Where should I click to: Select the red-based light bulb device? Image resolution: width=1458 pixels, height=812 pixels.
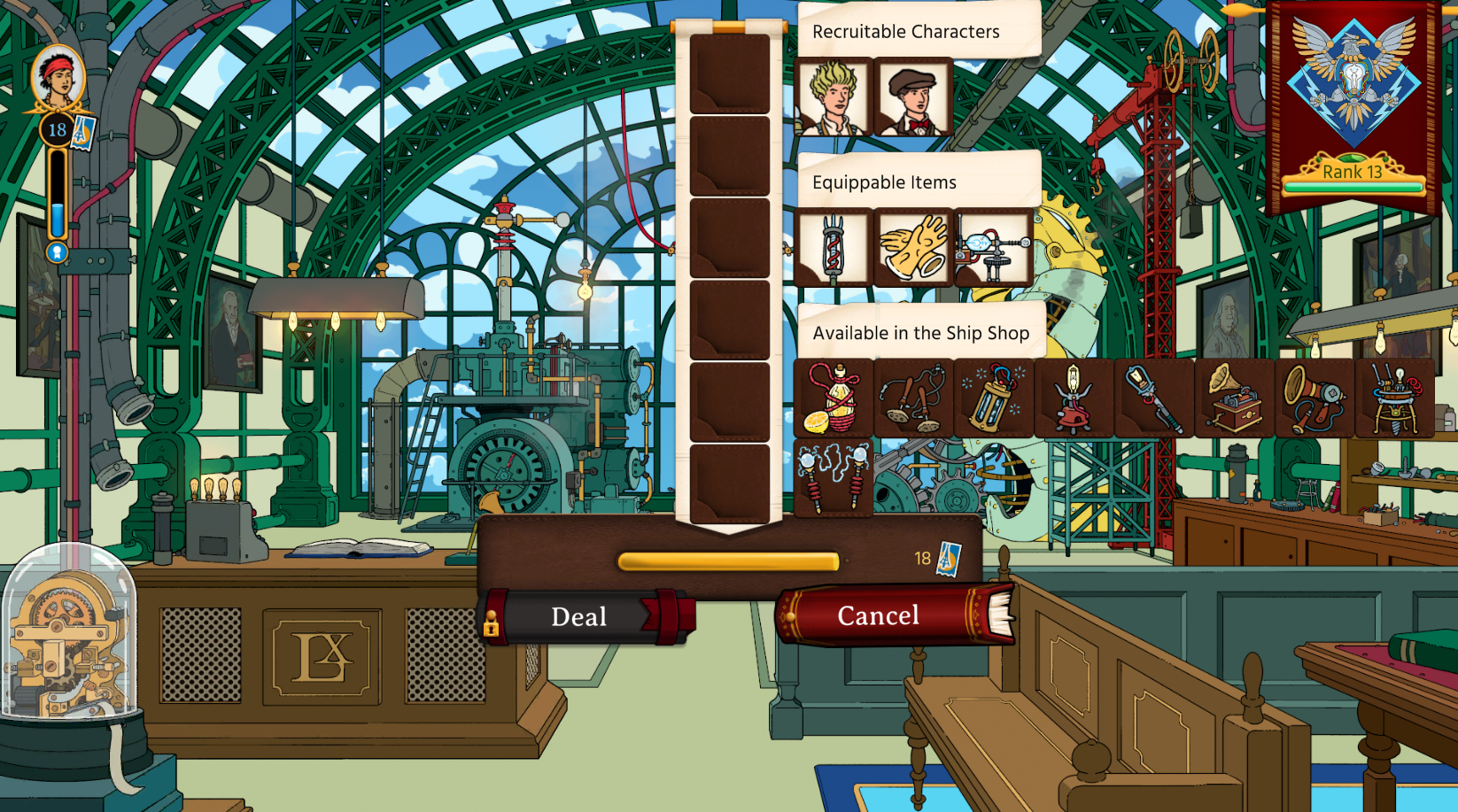1074,398
